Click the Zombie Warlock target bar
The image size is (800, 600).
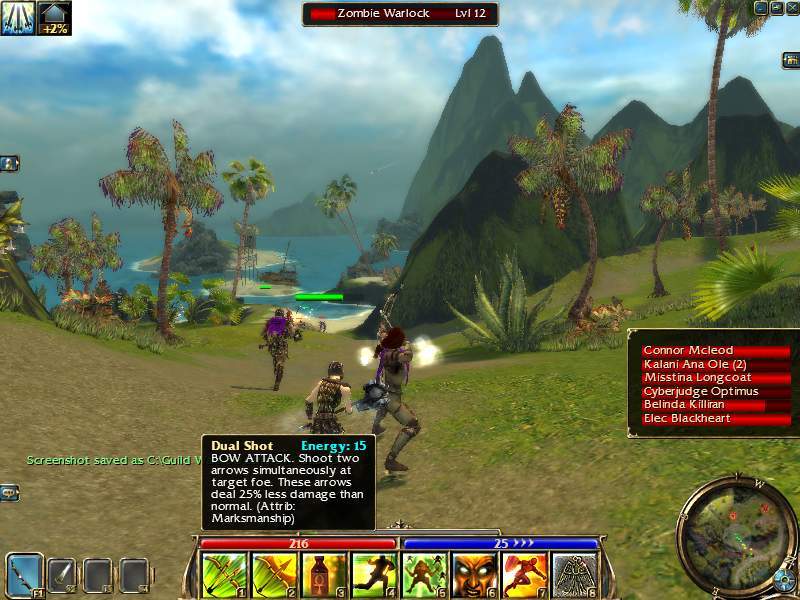(400, 14)
